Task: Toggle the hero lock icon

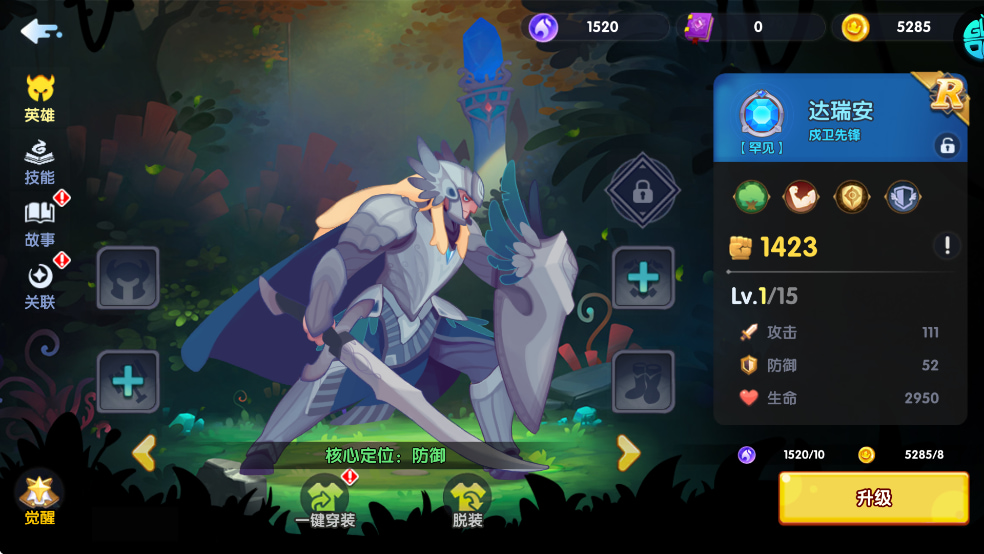Action: point(946,145)
